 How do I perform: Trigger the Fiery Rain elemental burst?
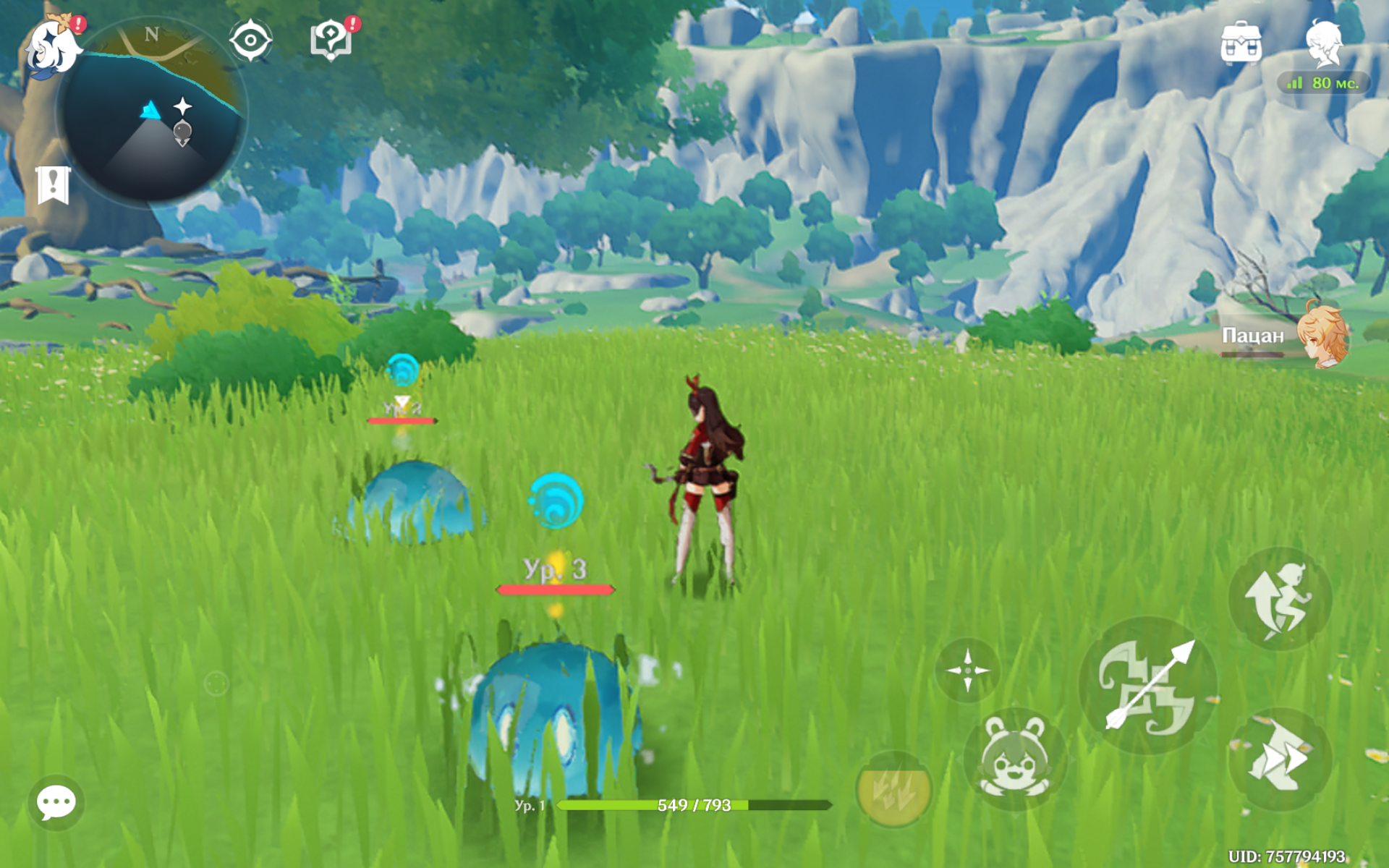(x=893, y=790)
